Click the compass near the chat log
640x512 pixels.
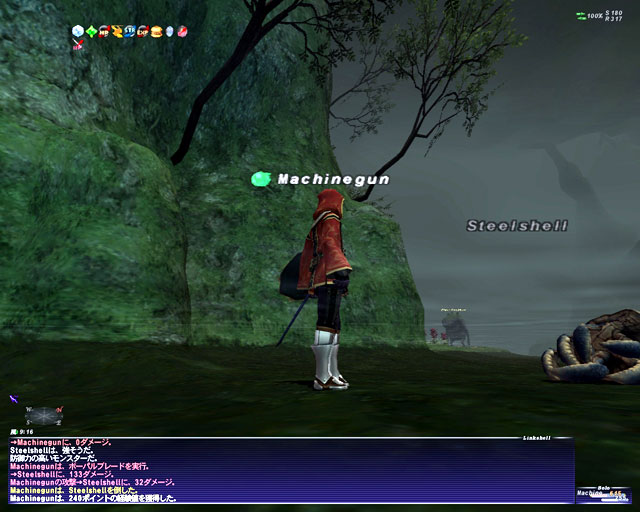click(x=38, y=415)
